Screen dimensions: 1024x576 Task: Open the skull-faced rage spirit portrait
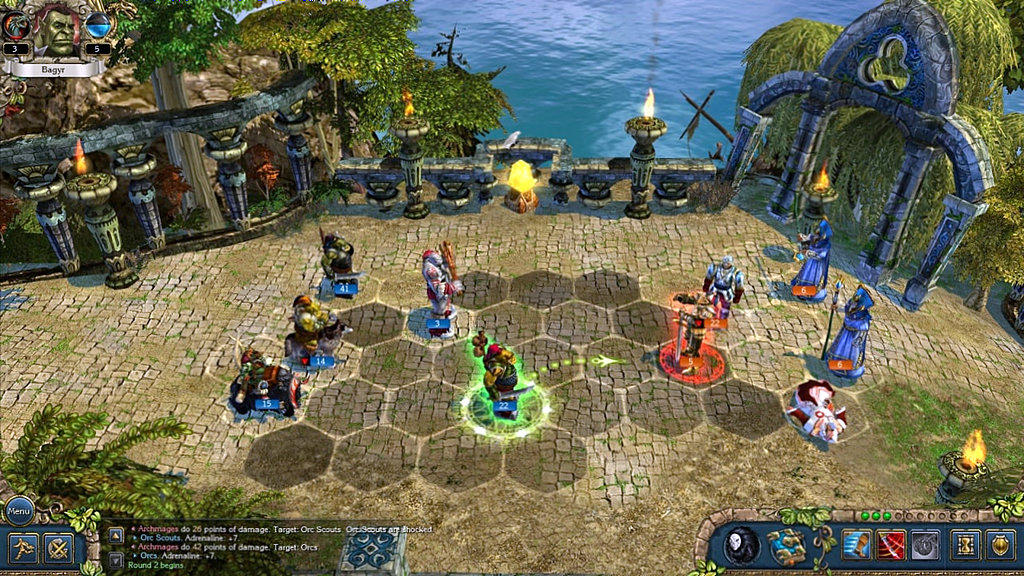pyautogui.click(x=741, y=546)
